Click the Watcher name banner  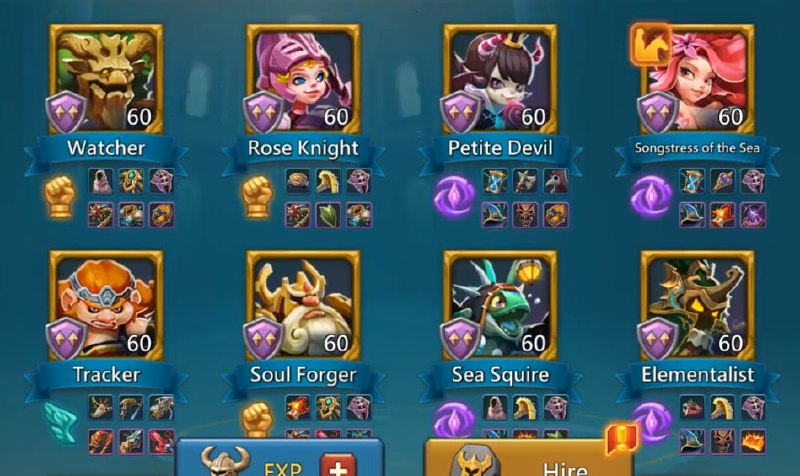coord(106,149)
